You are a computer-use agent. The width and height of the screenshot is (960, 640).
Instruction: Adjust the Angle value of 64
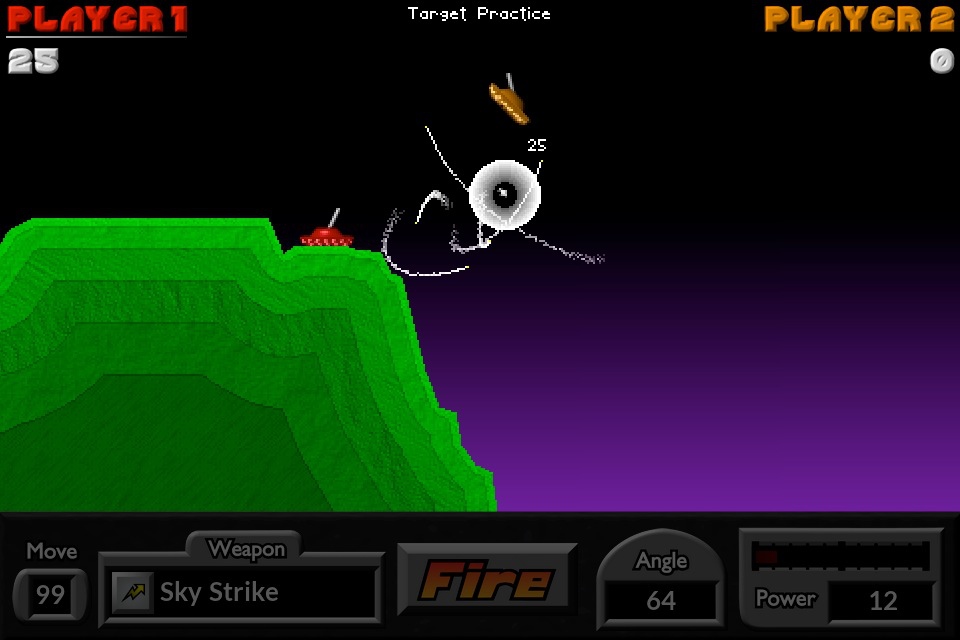pos(660,600)
